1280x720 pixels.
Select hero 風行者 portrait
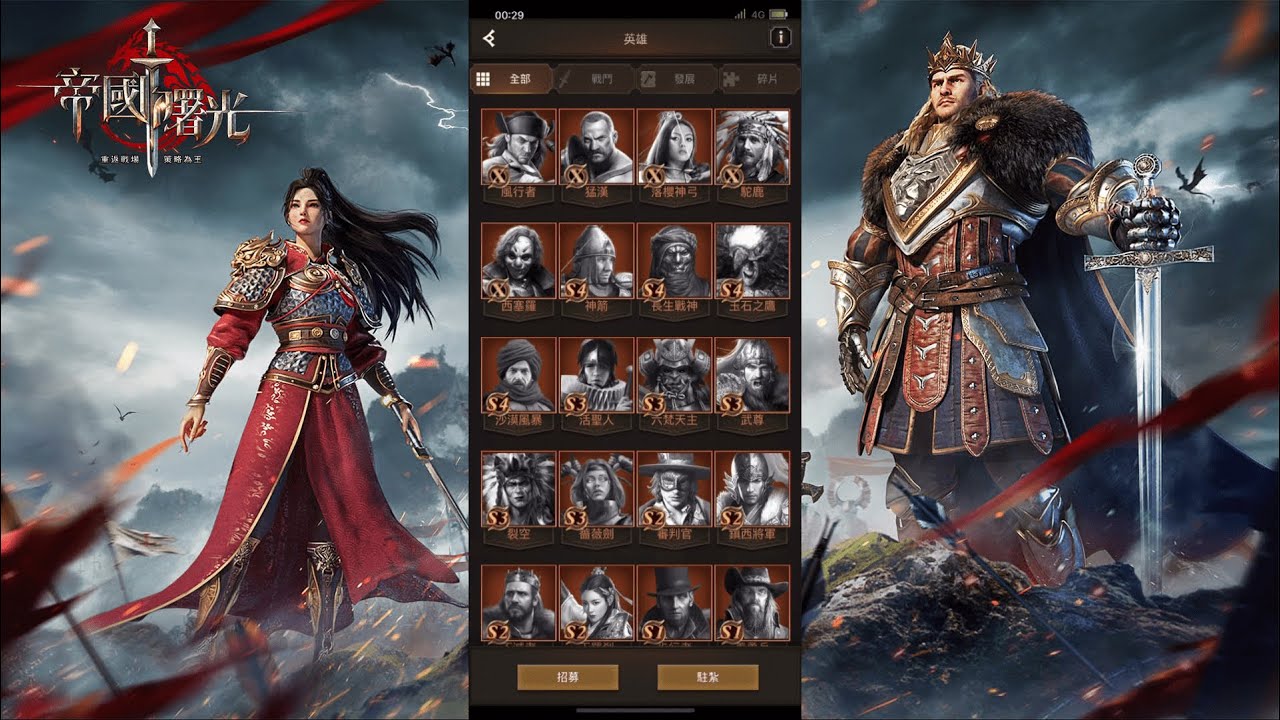coord(518,146)
